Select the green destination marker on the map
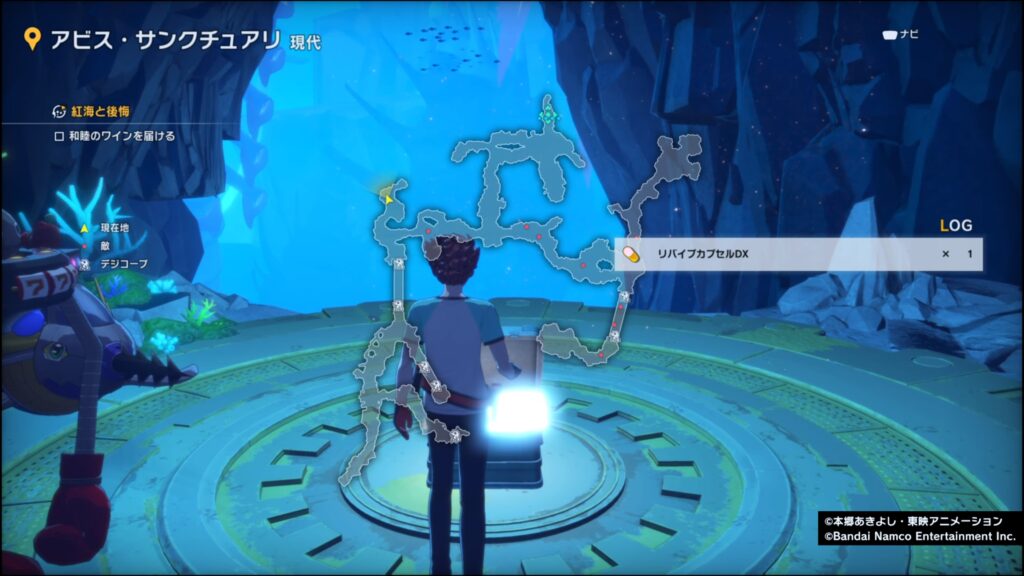 548,116
